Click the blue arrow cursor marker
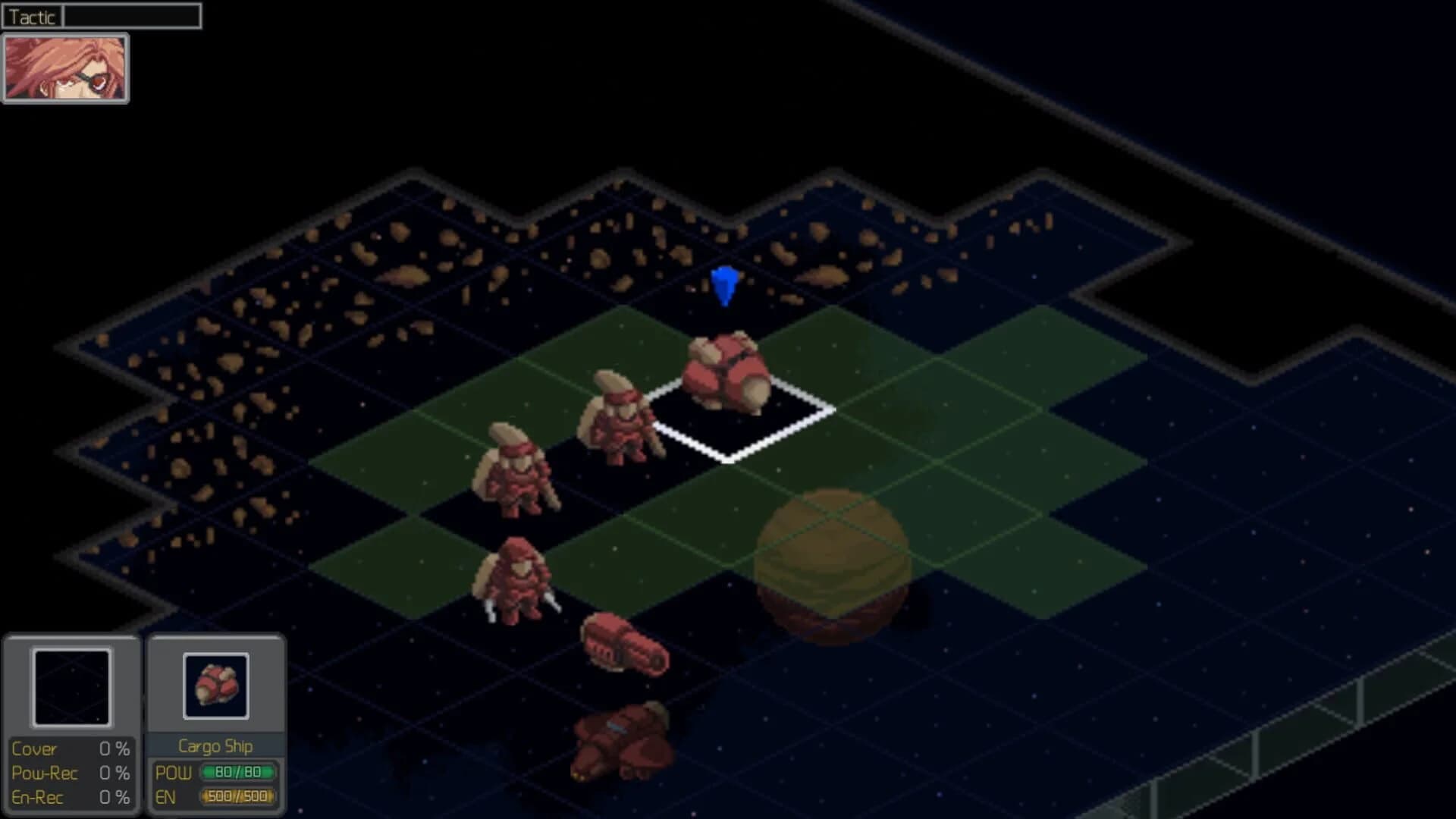This screenshot has height=819, width=1456. pos(723,287)
